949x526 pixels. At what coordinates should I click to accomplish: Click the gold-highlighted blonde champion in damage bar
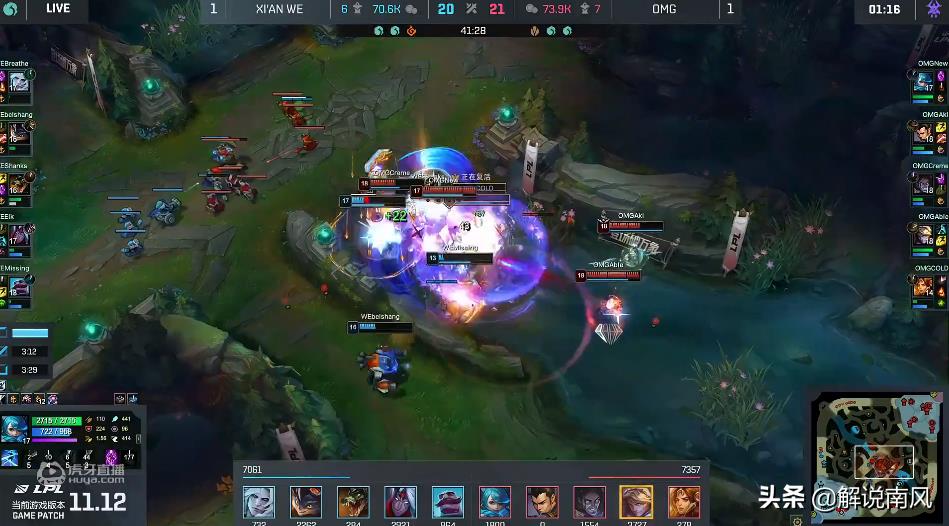coord(636,501)
